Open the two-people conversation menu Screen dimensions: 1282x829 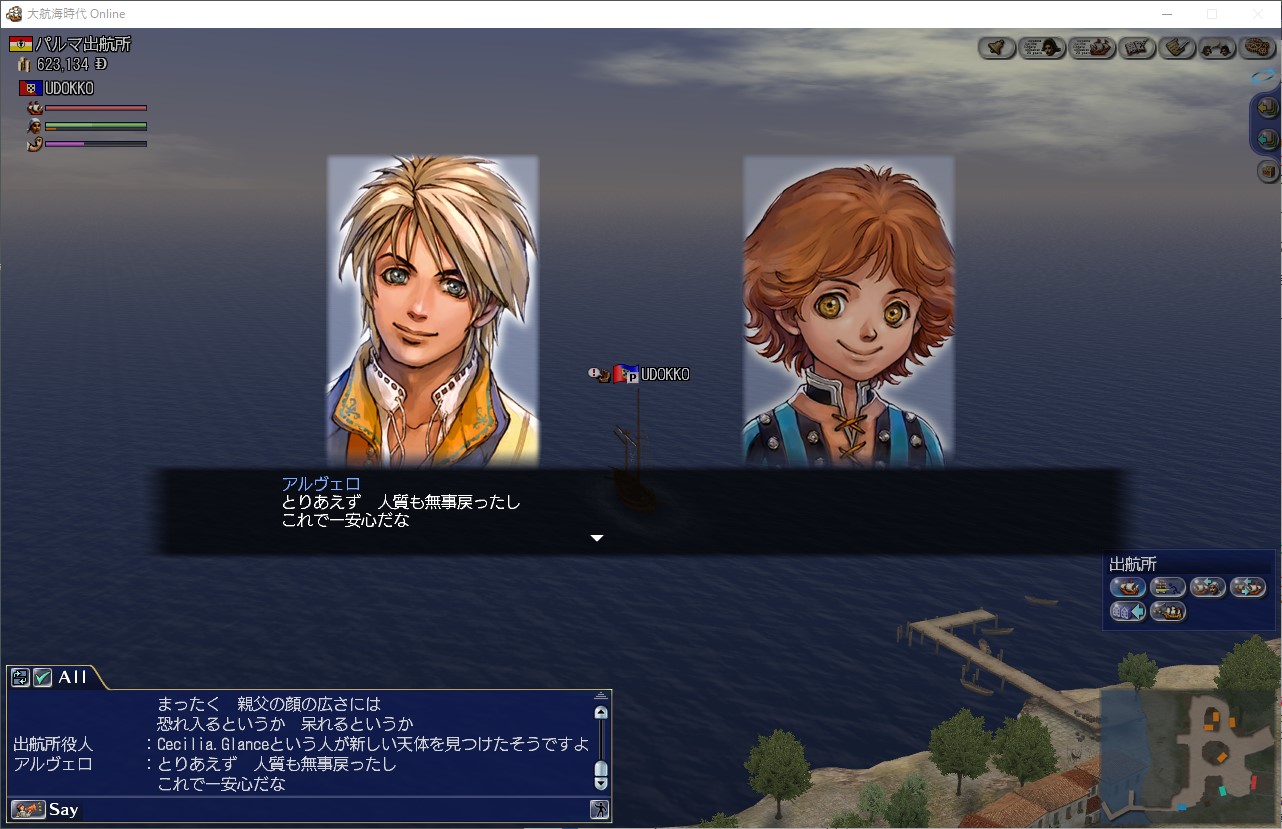pos(1217,47)
